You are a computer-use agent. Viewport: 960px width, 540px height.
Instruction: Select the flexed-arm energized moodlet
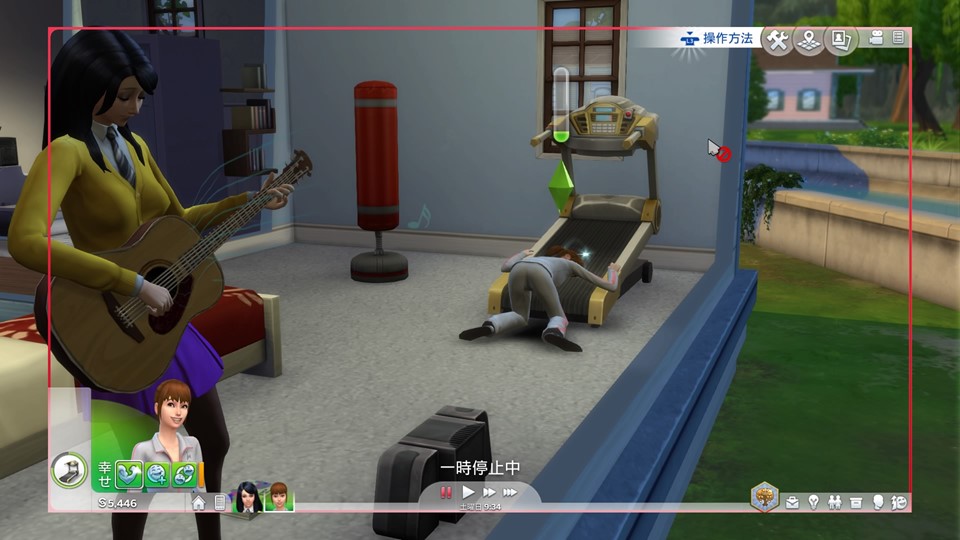(x=130, y=474)
